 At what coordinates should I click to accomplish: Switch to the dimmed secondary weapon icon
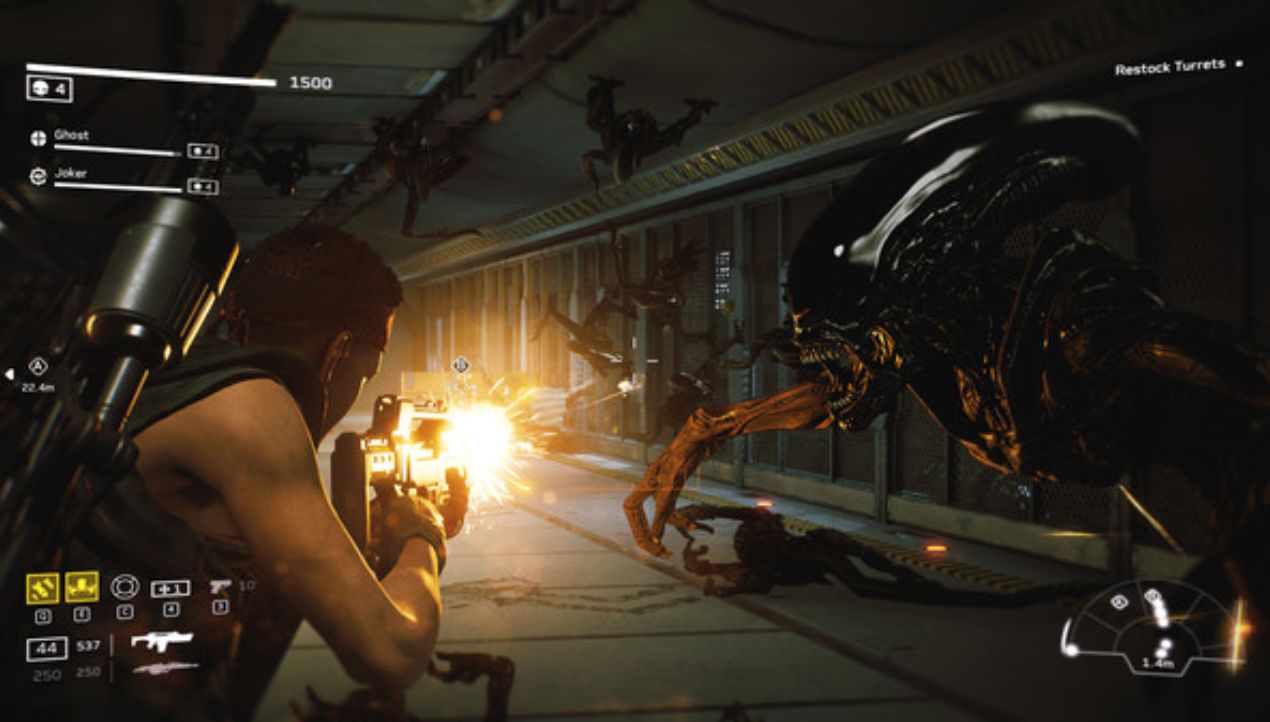pos(165,669)
